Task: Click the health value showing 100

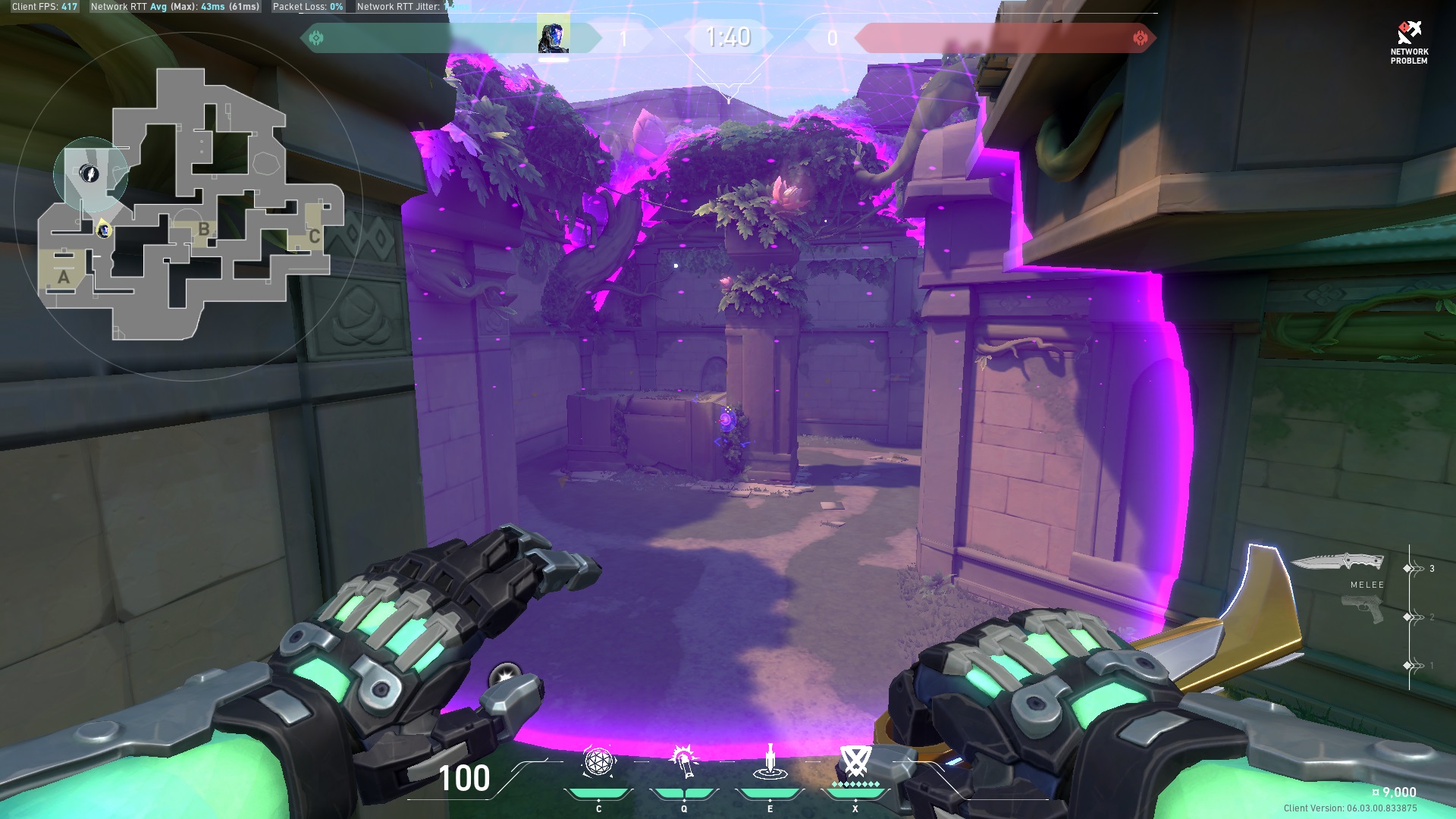Action: click(463, 779)
